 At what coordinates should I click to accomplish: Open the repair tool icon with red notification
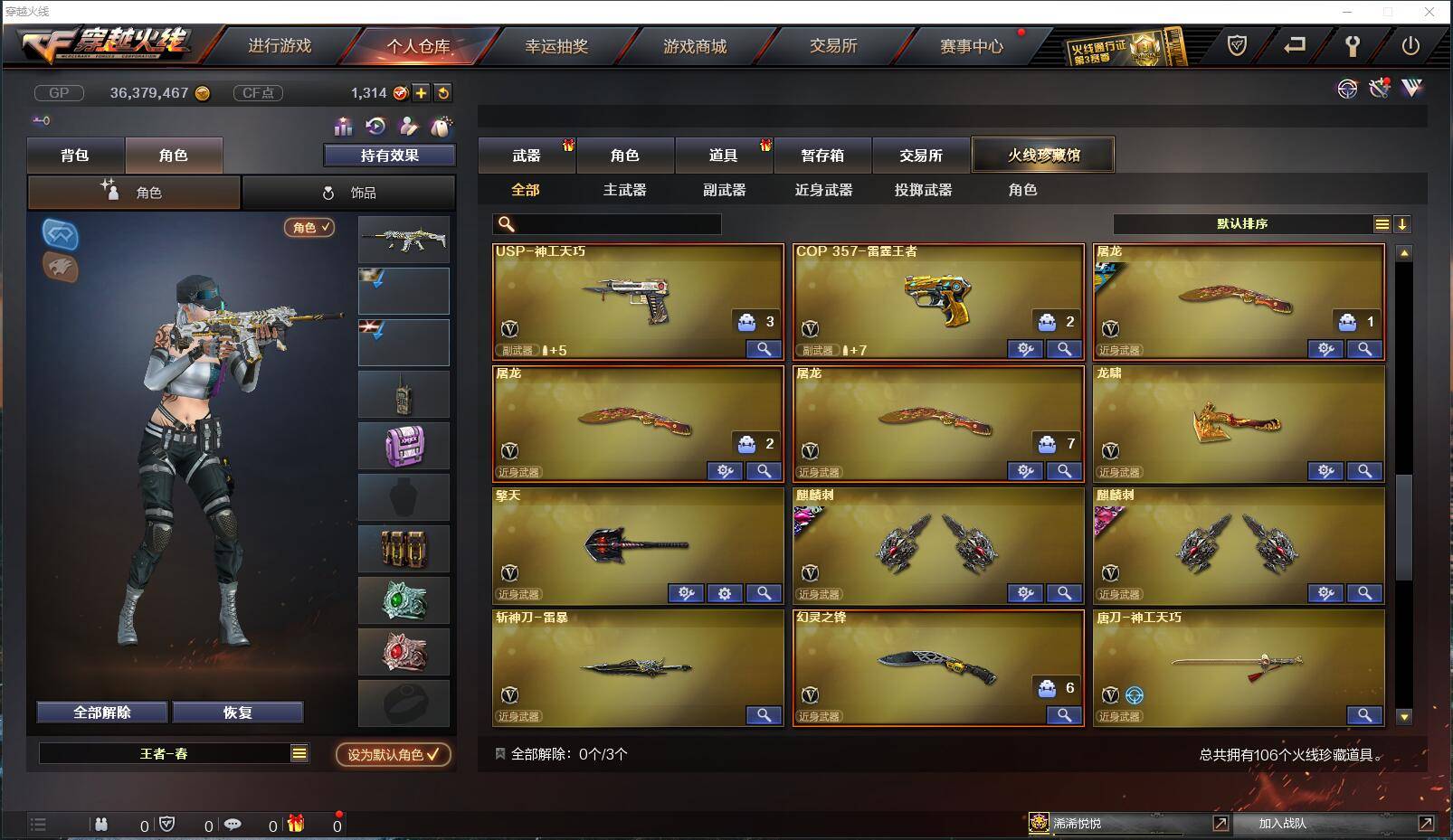1378,88
